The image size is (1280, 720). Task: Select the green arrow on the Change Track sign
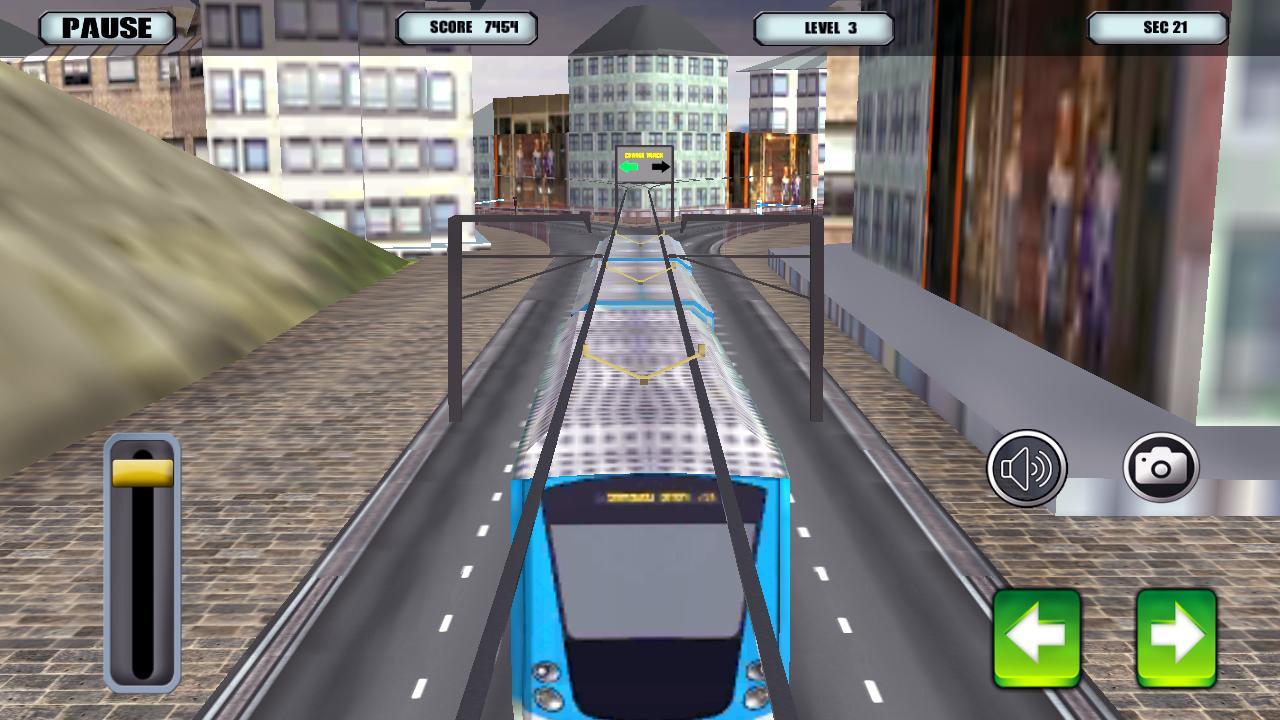pyautogui.click(x=628, y=167)
